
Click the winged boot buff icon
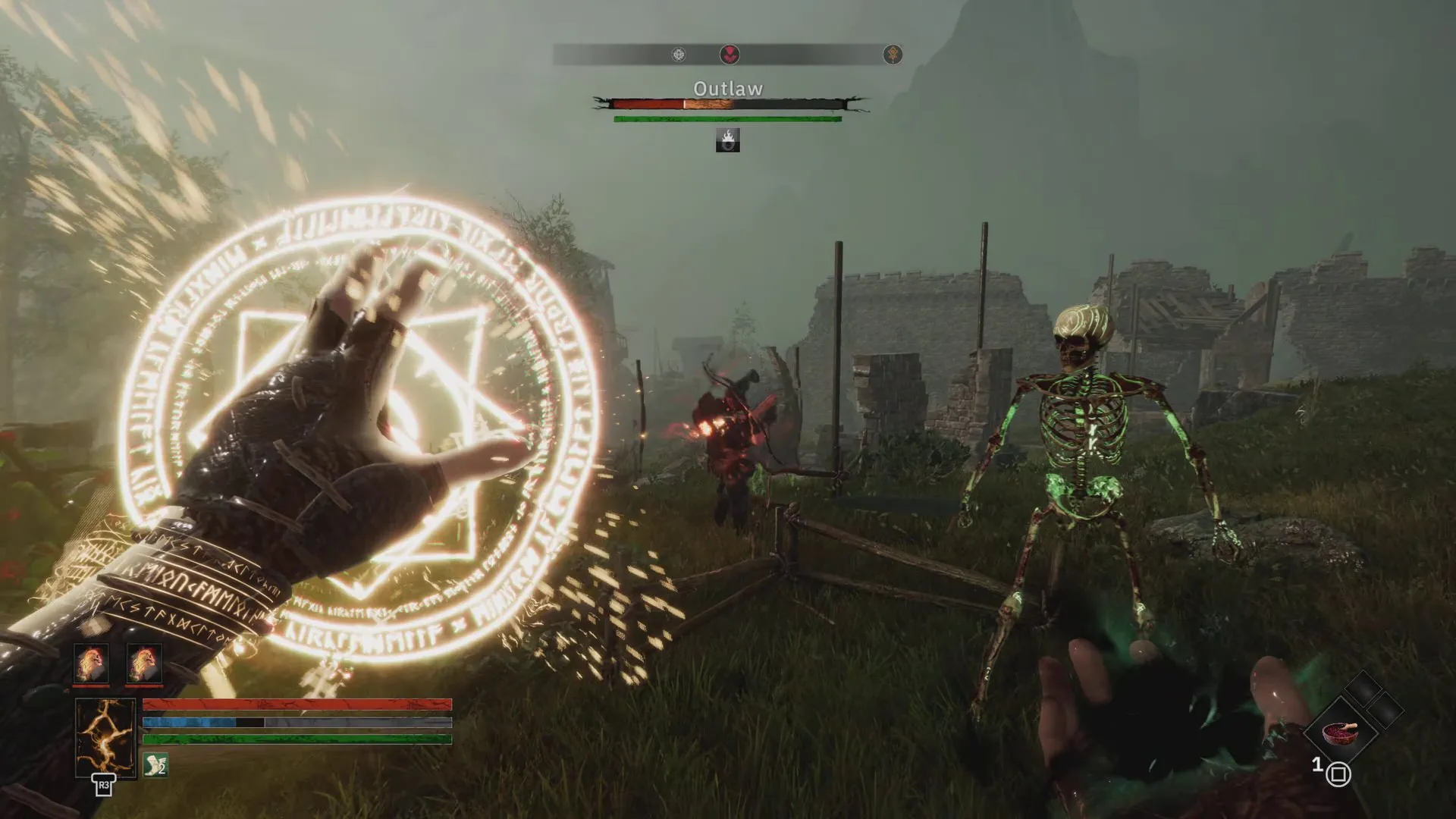(x=155, y=764)
